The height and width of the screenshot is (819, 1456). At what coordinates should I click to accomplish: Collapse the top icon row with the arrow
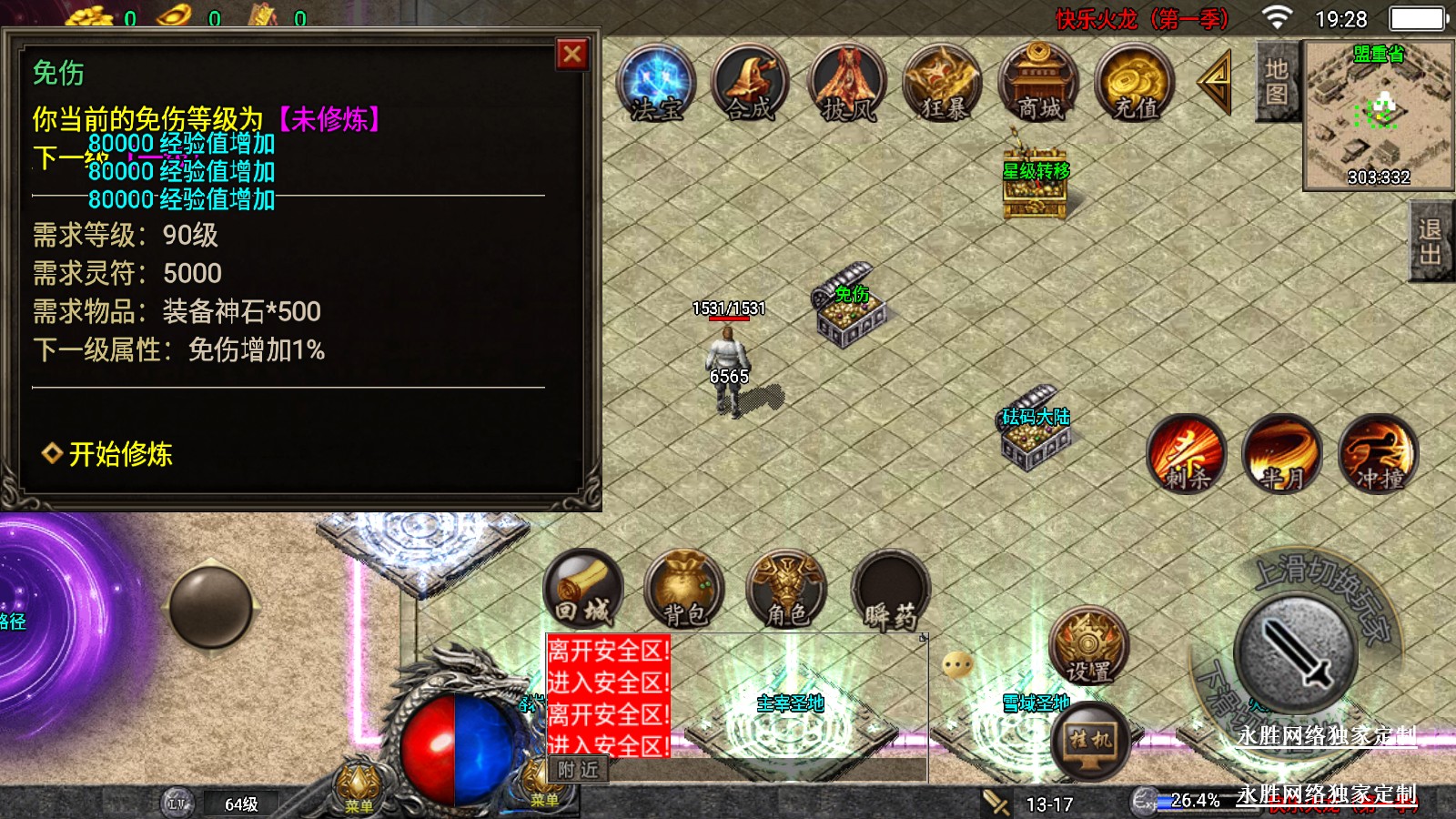tap(1216, 83)
